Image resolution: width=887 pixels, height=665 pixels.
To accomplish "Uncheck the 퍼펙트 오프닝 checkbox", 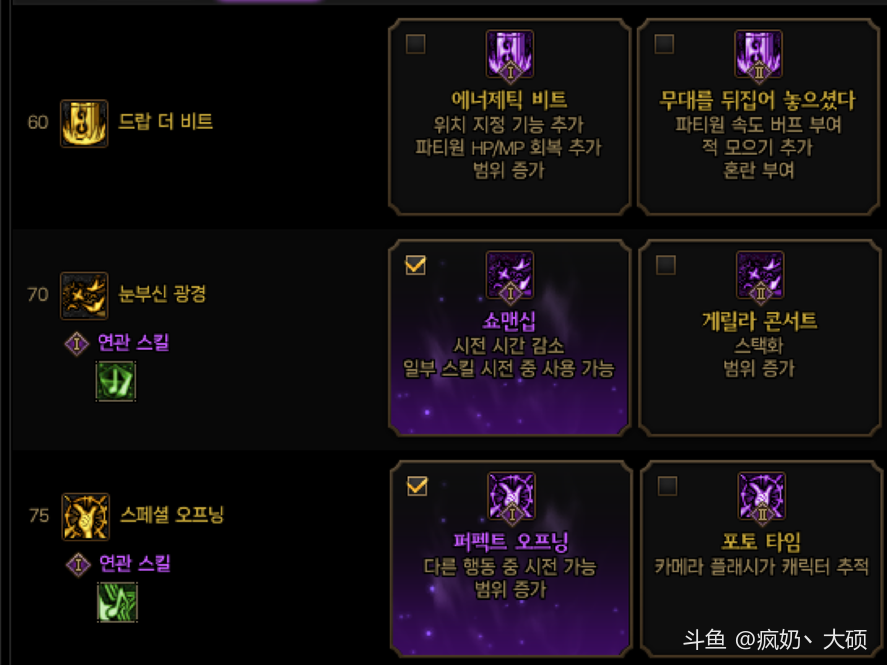I will point(417,486).
